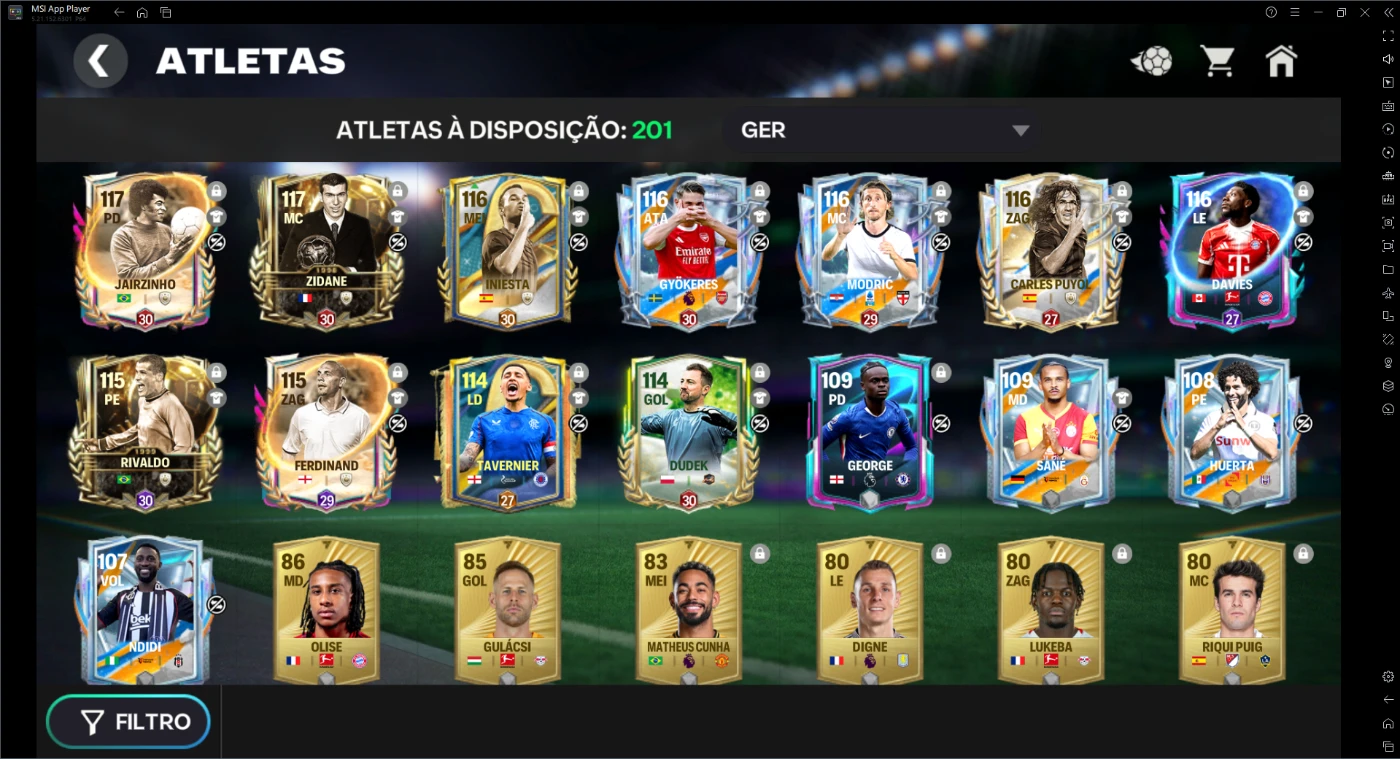Open the shared folder icon in the sidebar
Viewport: 1400px width, 759px height.
click(1388, 267)
